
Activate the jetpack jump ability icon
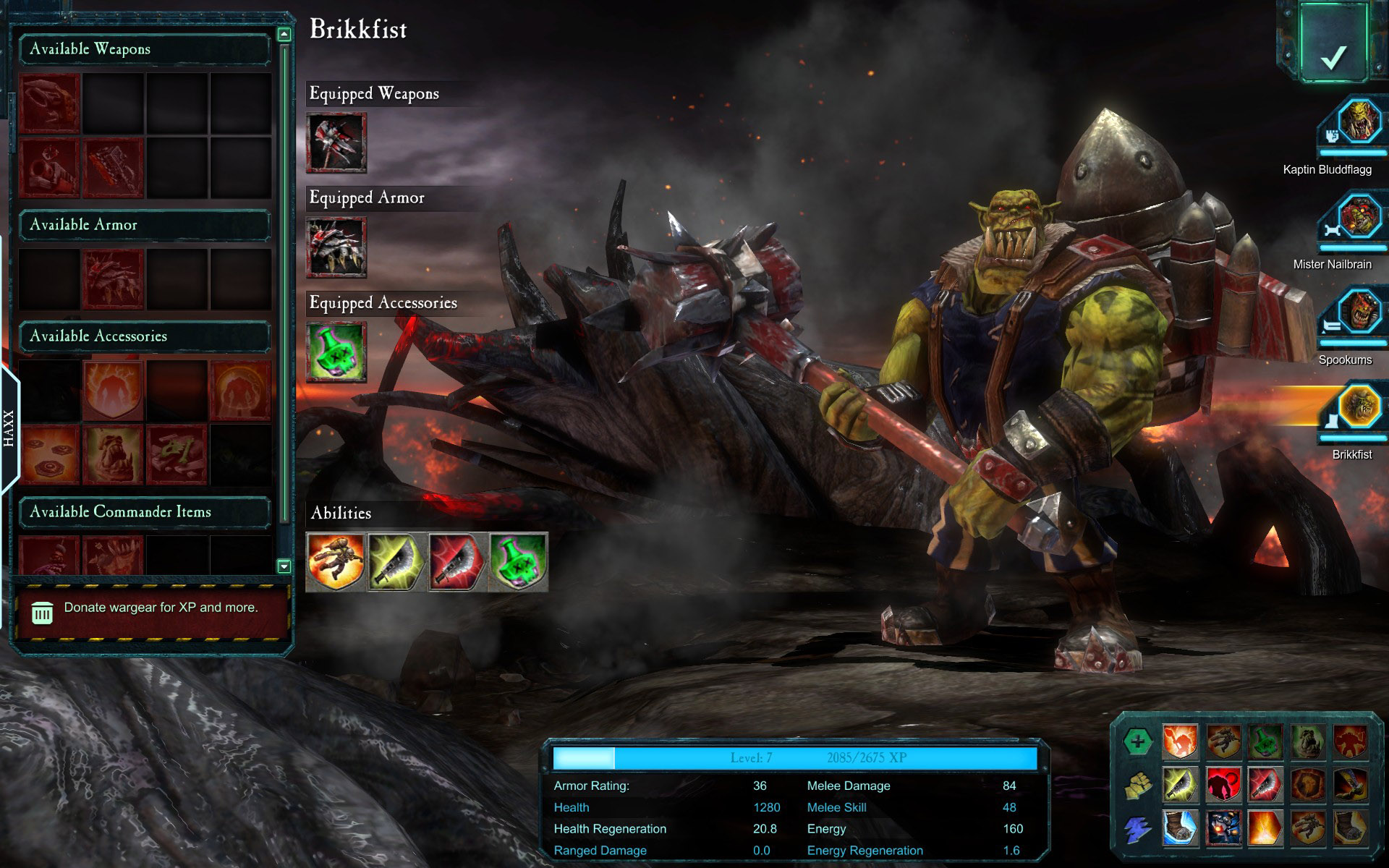point(336,561)
